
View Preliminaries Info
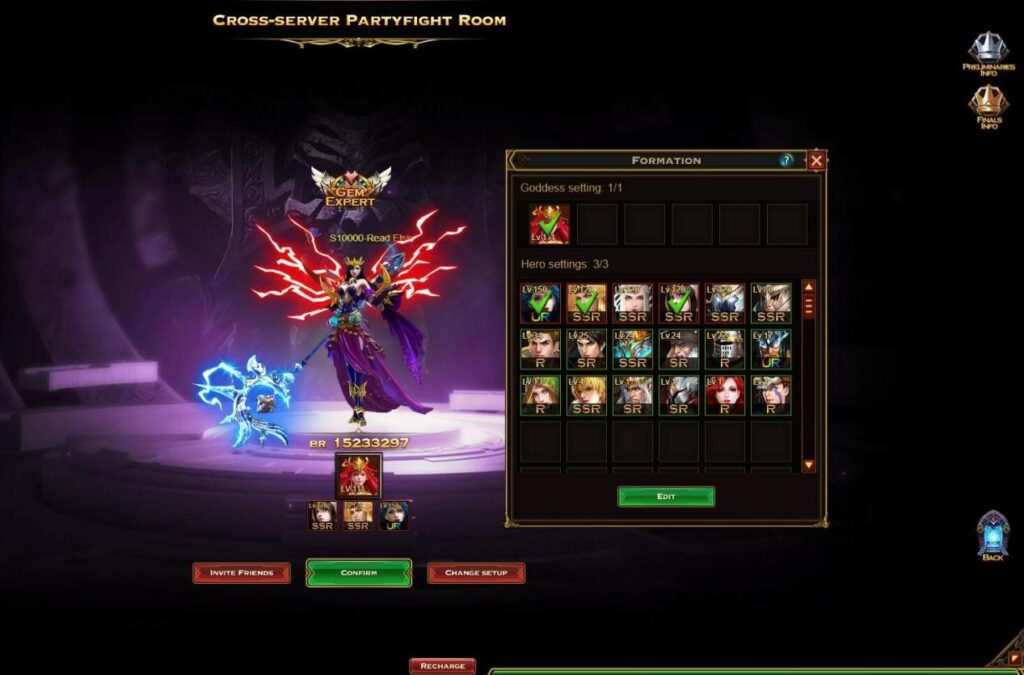click(x=988, y=52)
